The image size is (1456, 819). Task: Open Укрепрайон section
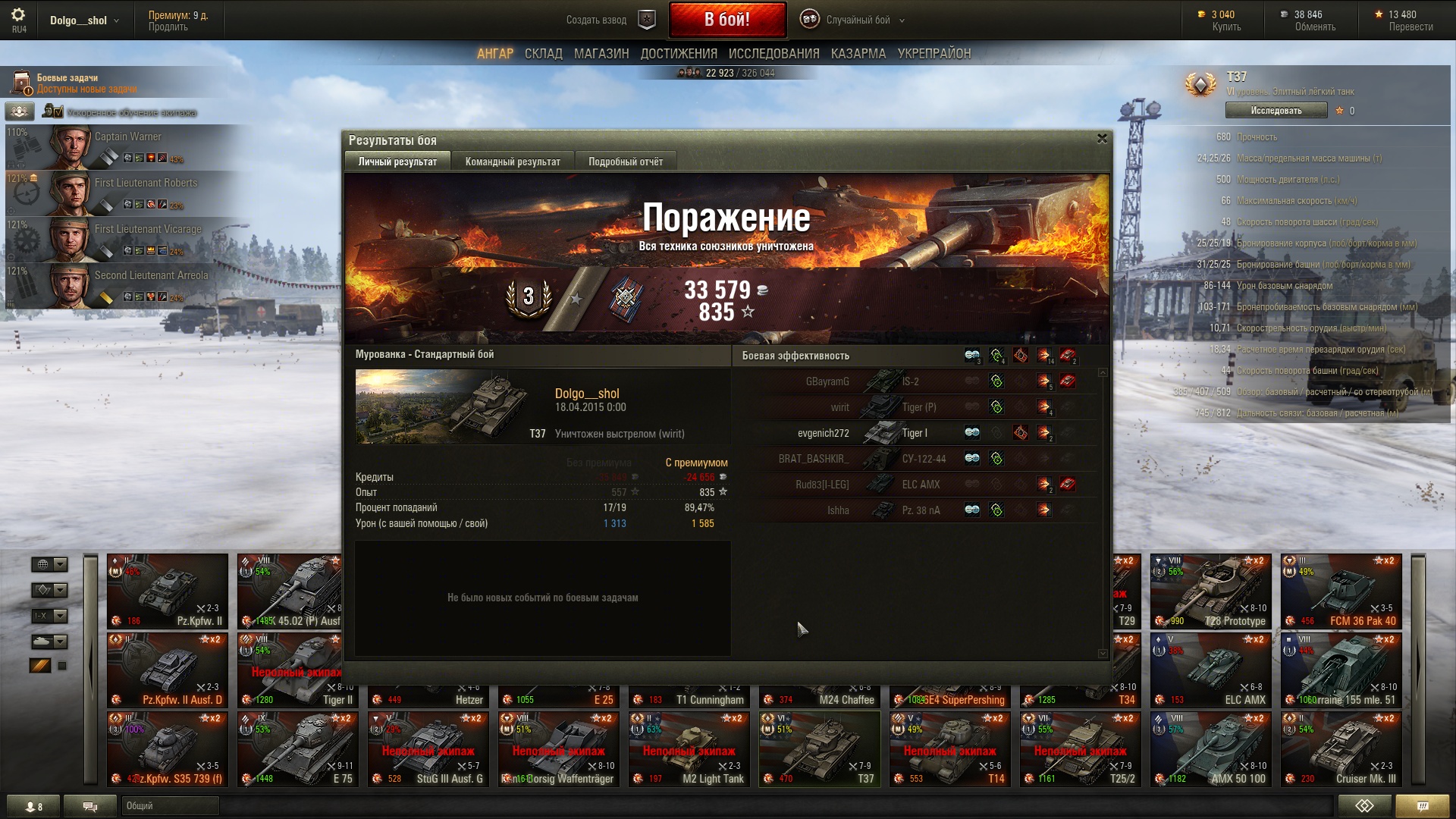pos(934,54)
